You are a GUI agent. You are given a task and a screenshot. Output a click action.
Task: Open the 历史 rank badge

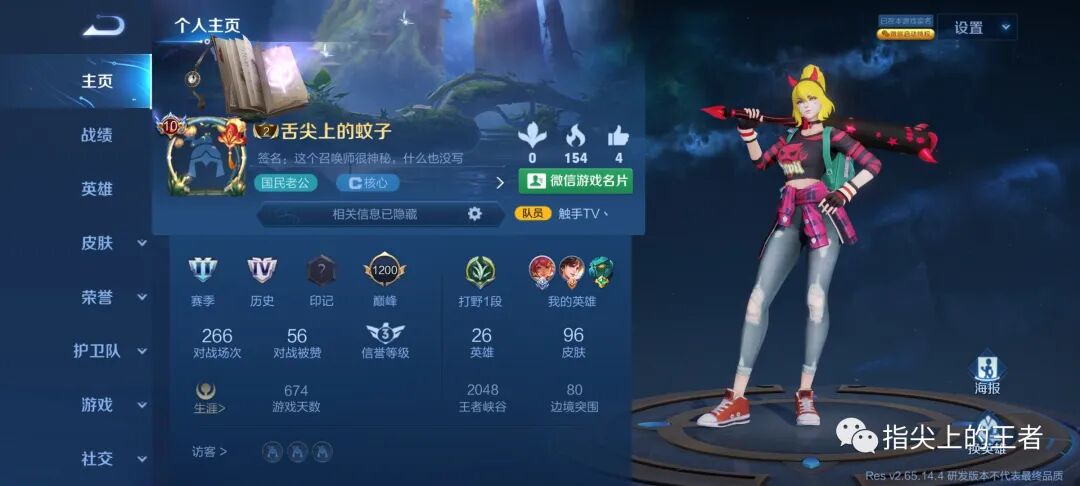pyautogui.click(x=262, y=272)
